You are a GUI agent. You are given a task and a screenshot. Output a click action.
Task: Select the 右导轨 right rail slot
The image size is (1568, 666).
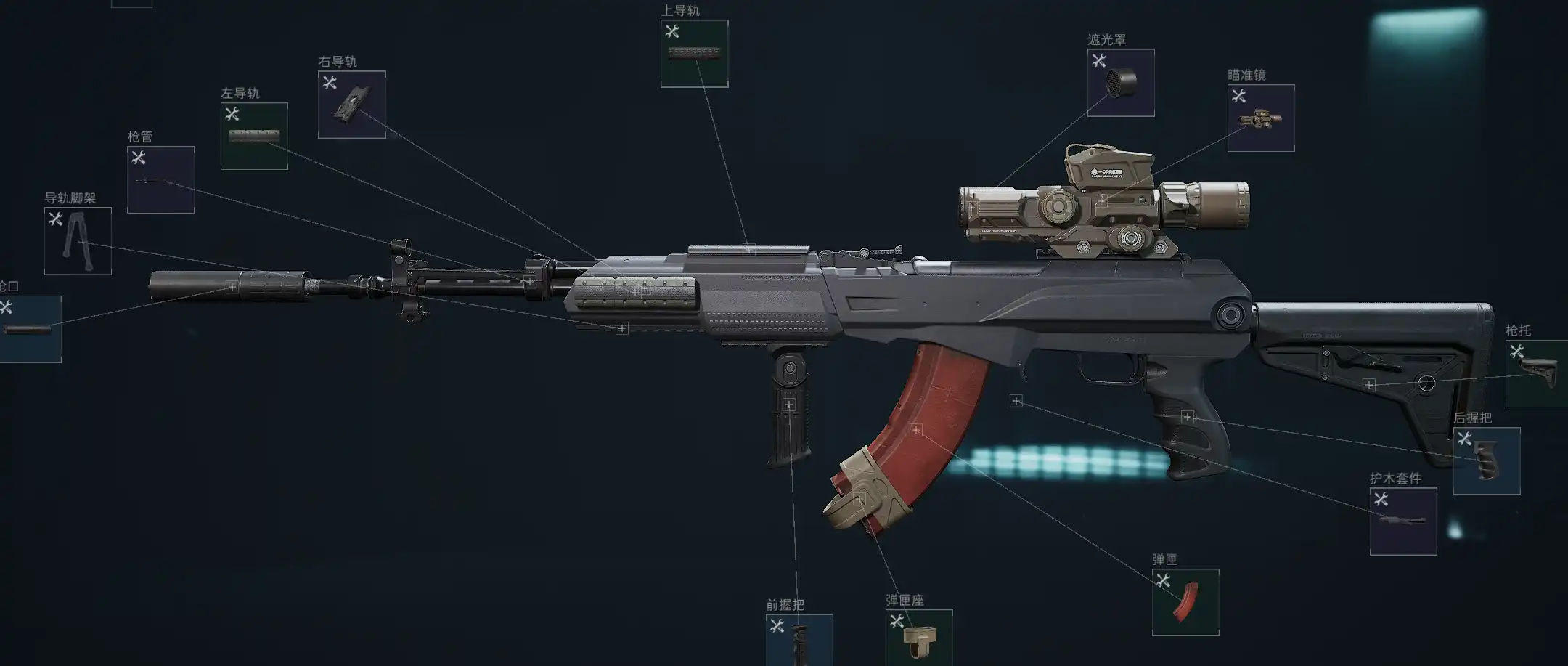(x=351, y=105)
